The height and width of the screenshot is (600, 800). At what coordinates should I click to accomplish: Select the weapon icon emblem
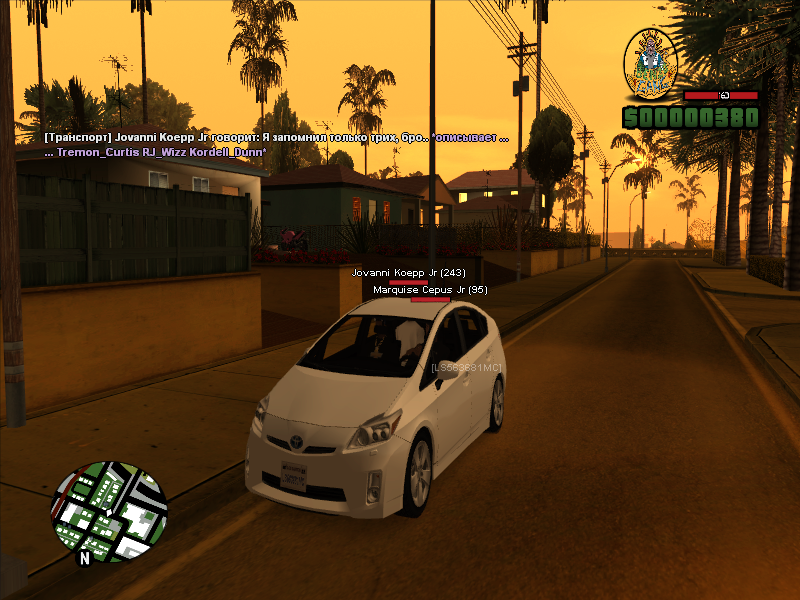tap(652, 64)
